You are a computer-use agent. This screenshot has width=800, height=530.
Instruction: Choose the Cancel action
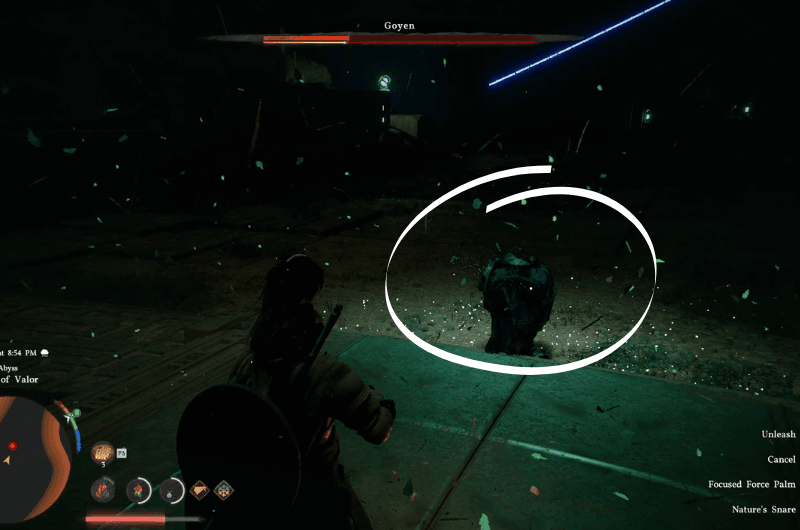(x=781, y=459)
